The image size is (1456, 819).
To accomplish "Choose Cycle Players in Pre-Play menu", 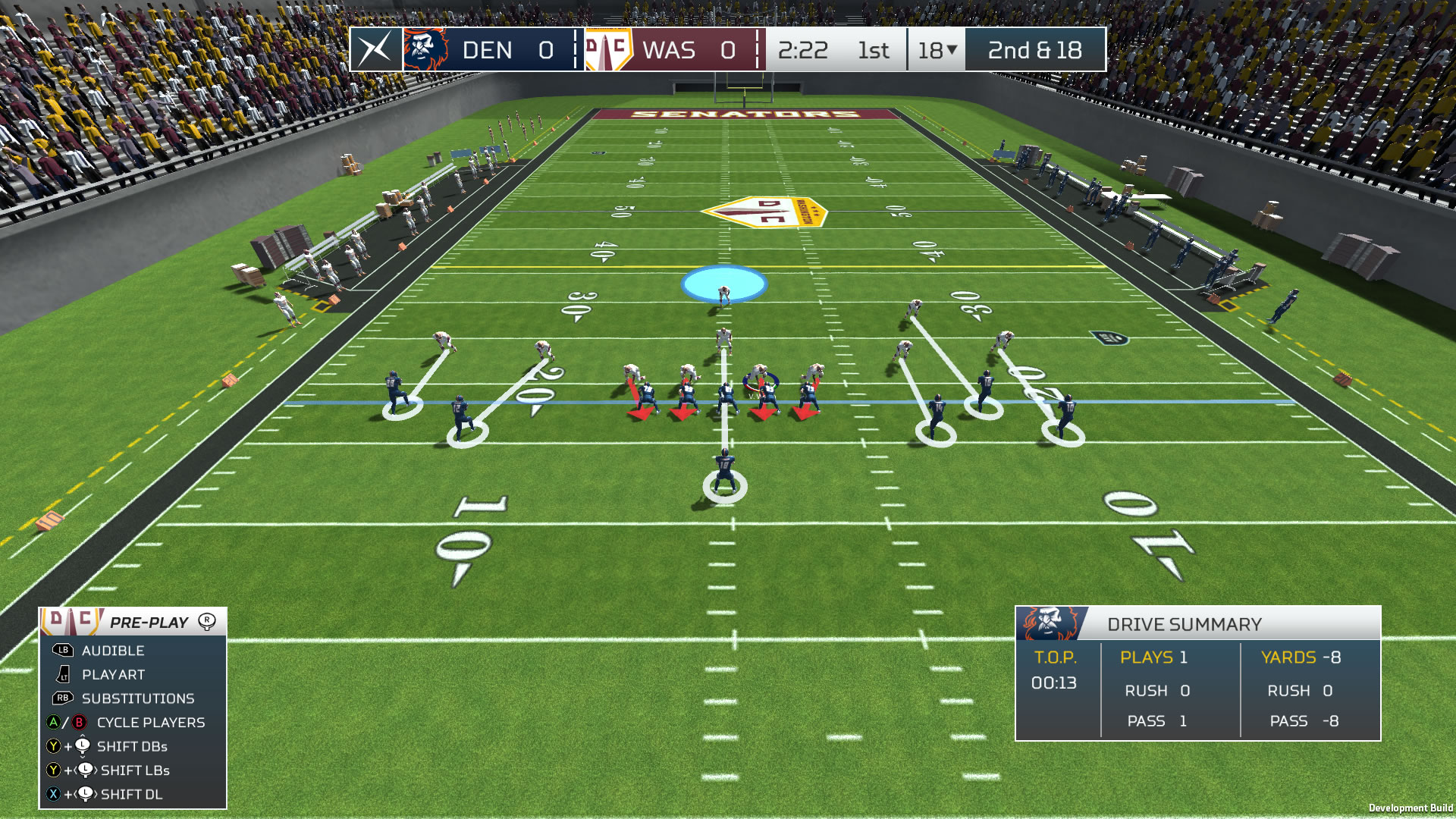I will click(x=150, y=723).
